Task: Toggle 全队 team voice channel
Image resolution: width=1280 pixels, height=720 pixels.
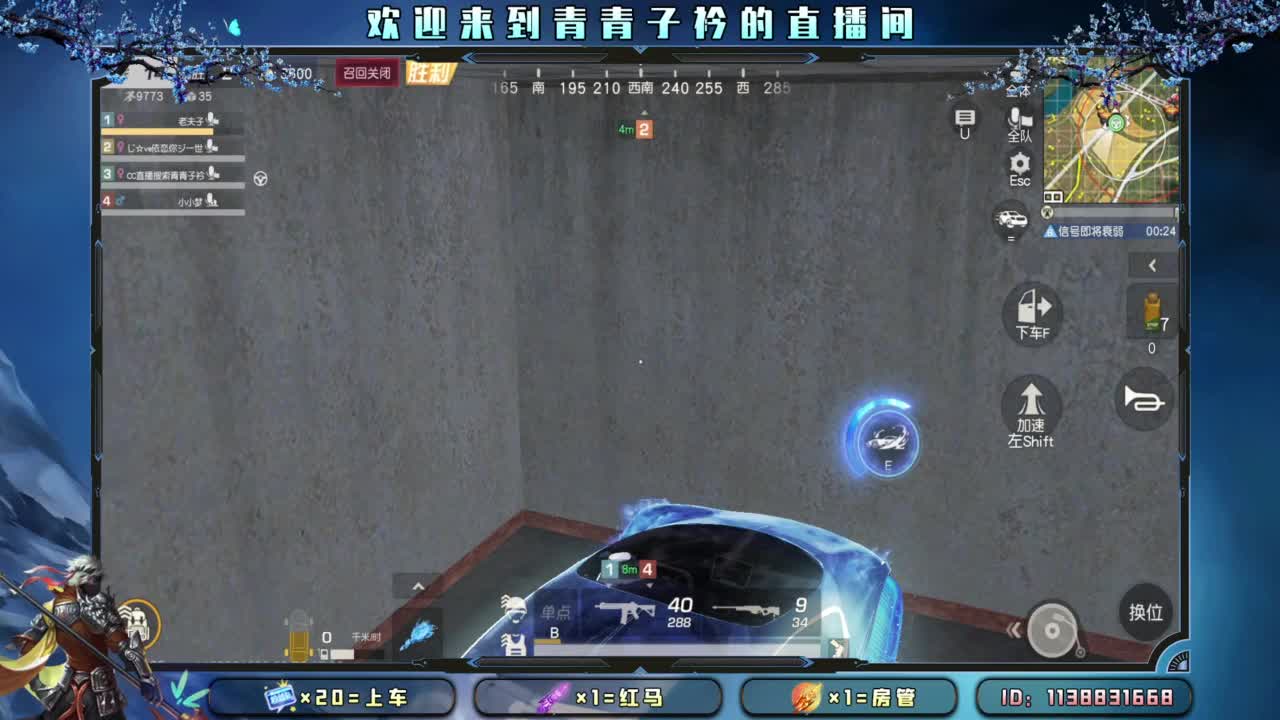Action: coord(1018,128)
